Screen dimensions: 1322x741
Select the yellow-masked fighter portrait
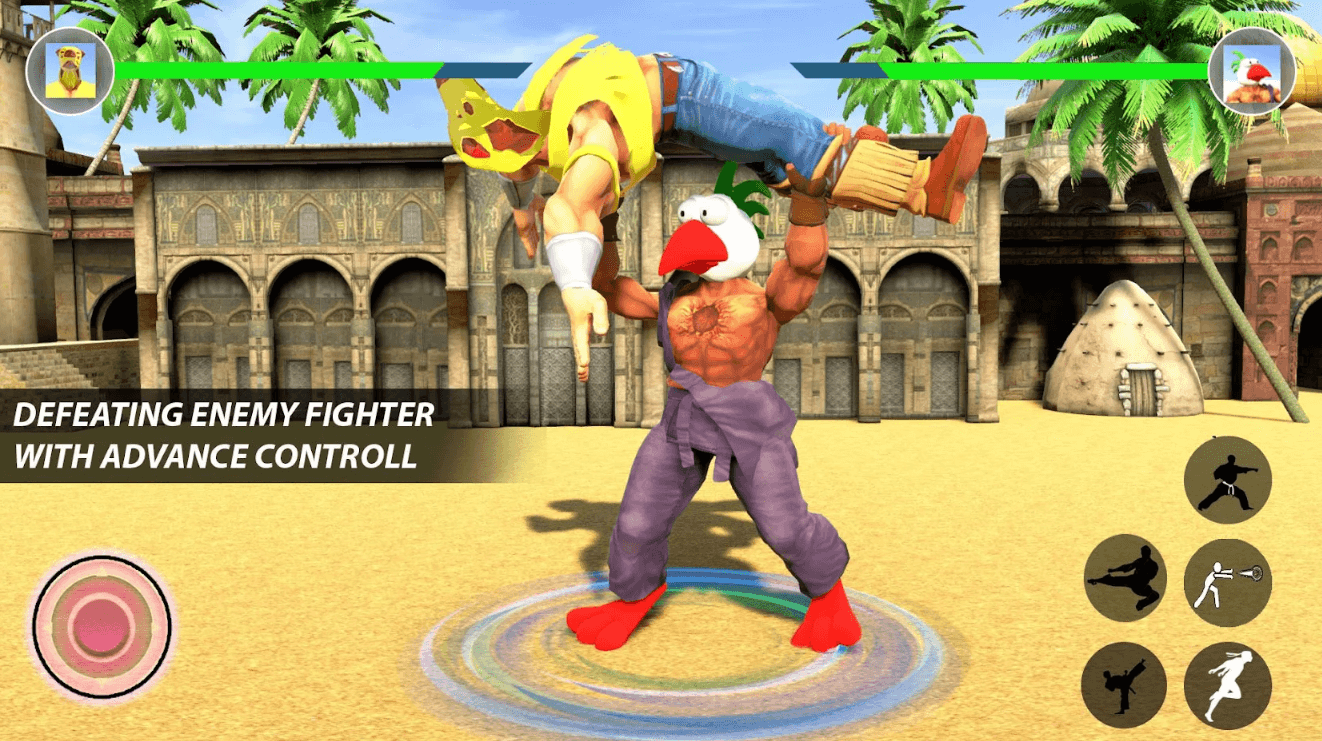[x=70, y=71]
